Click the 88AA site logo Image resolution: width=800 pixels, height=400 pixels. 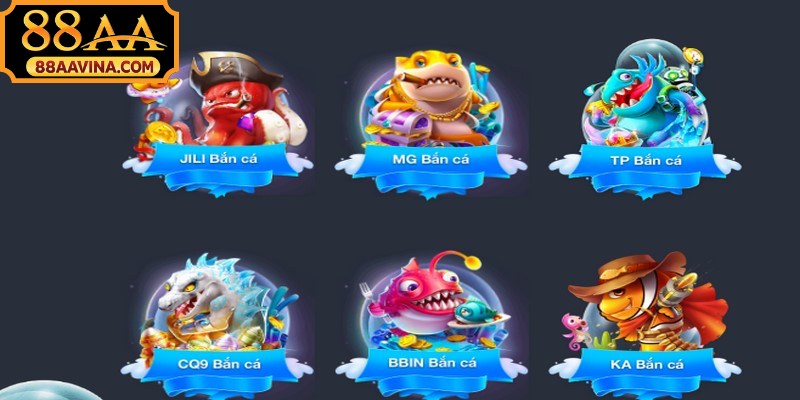pyautogui.click(x=89, y=41)
